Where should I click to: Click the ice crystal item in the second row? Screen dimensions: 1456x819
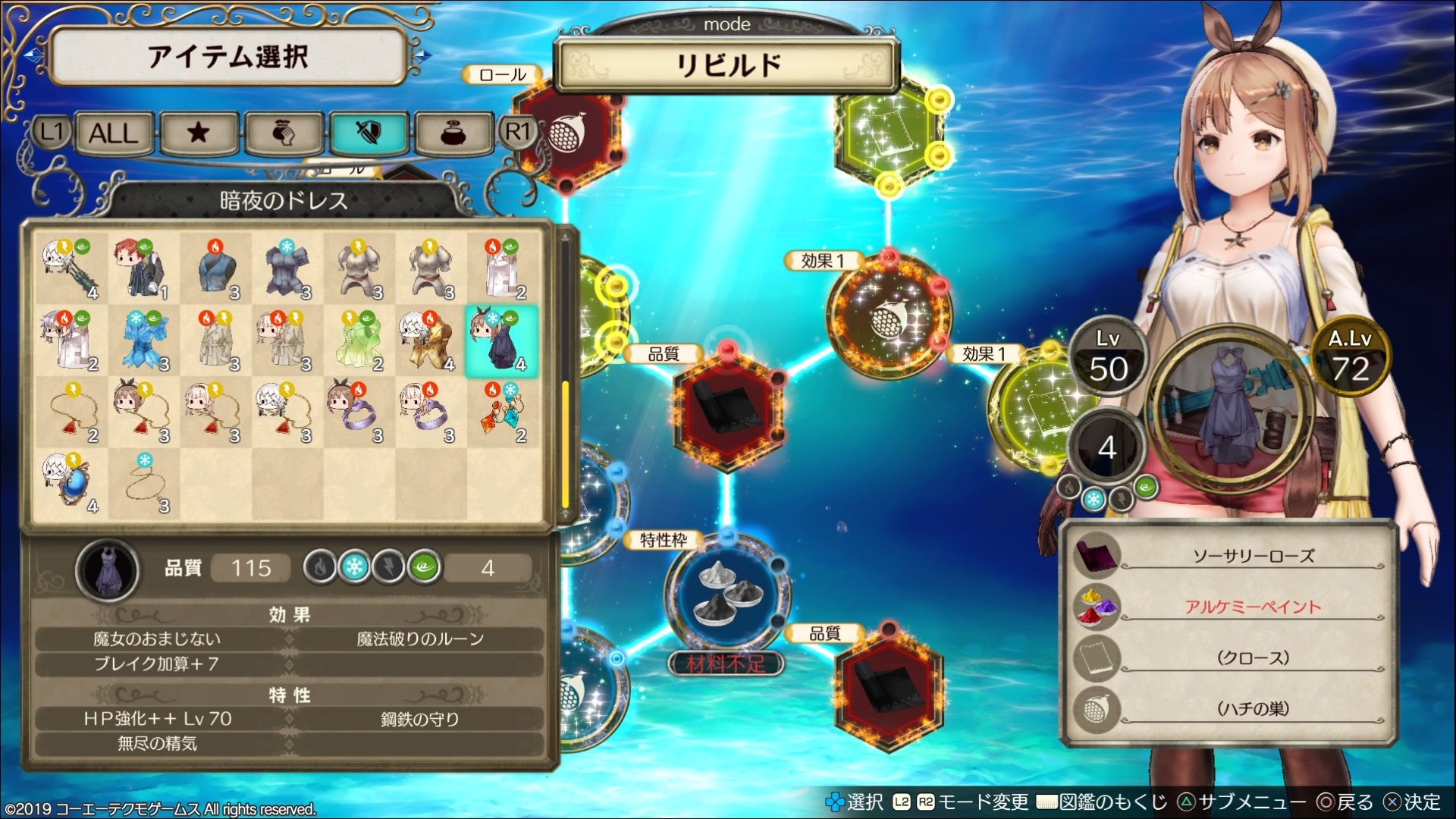pos(144,342)
